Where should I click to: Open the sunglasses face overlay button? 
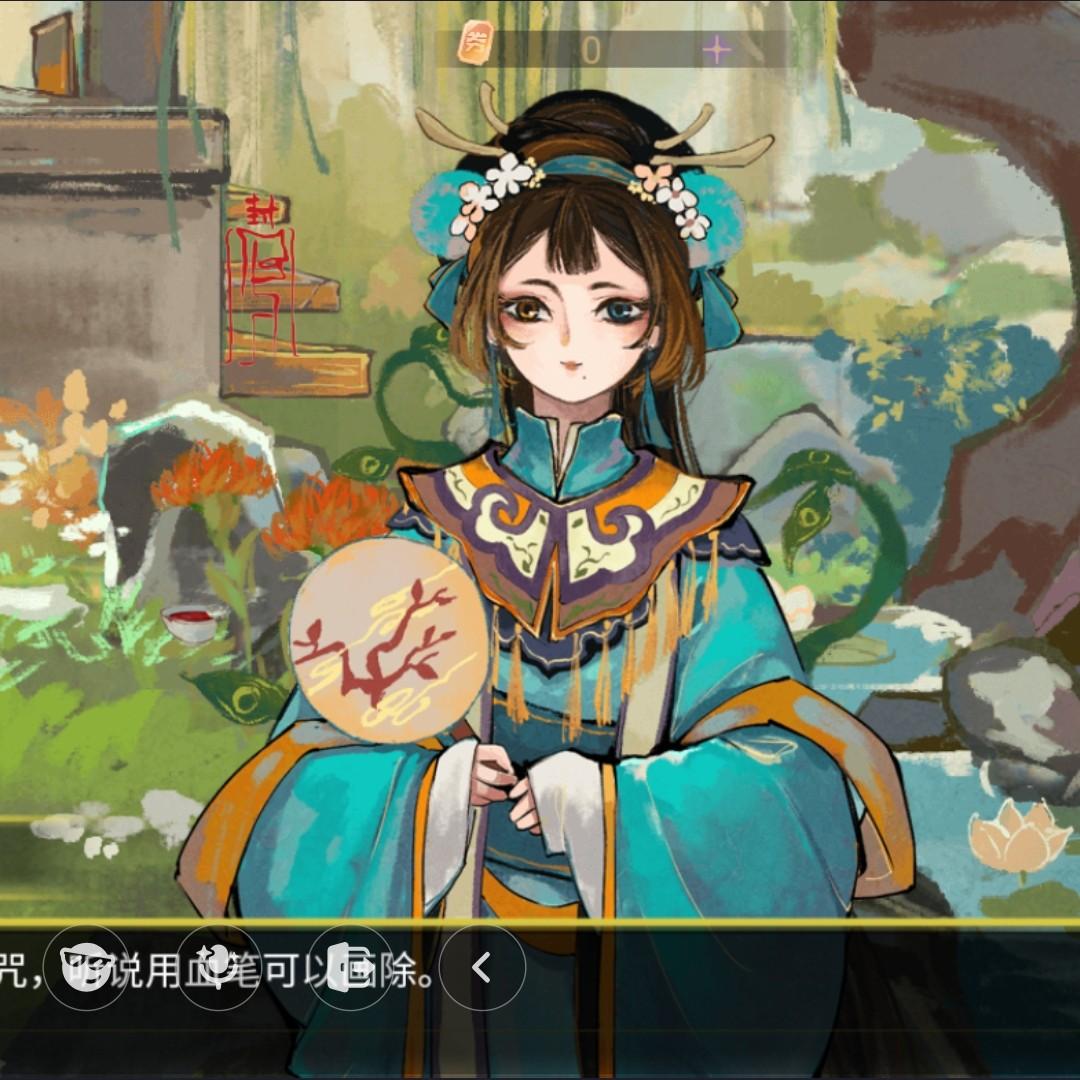(88, 967)
